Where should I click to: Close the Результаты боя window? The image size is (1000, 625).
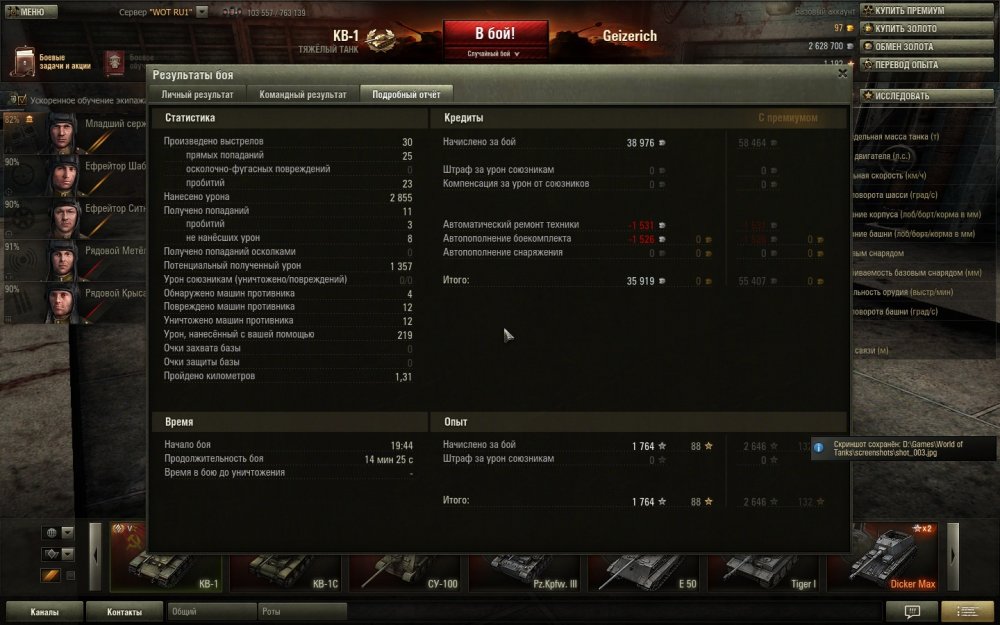click(842, 73)
